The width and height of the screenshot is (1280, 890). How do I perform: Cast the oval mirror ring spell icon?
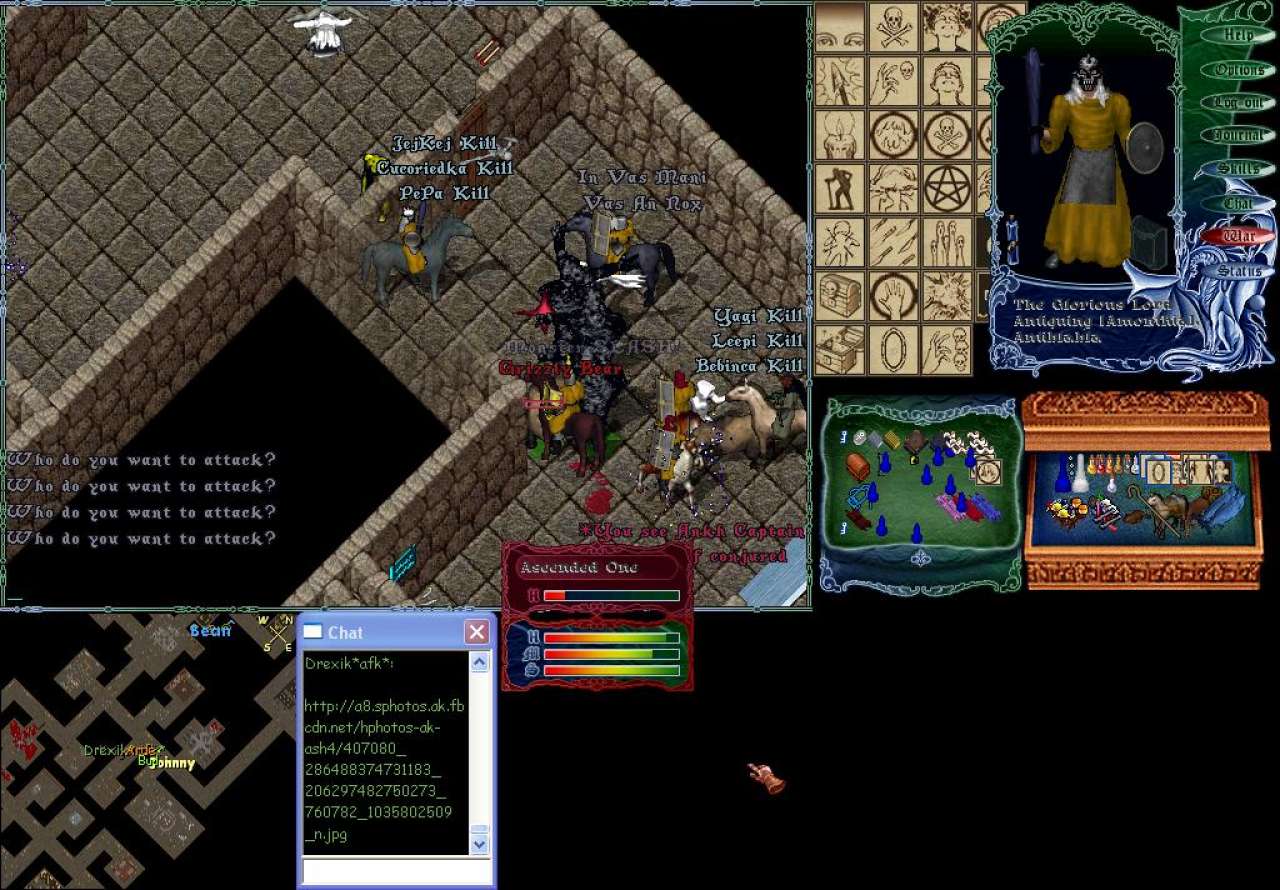coord(892,350)
